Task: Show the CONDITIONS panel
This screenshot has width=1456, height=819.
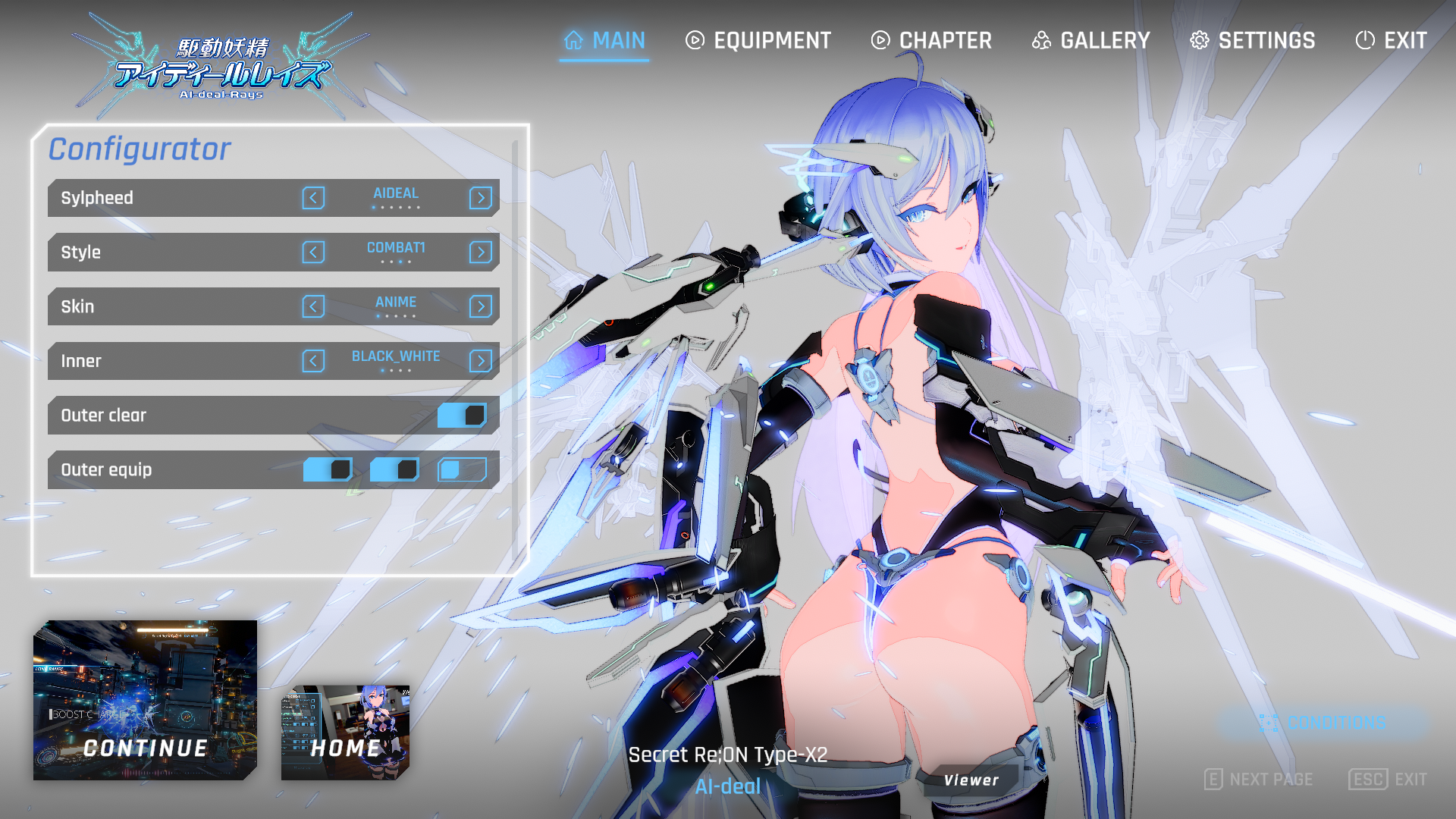Action: tap(1323, 723)
